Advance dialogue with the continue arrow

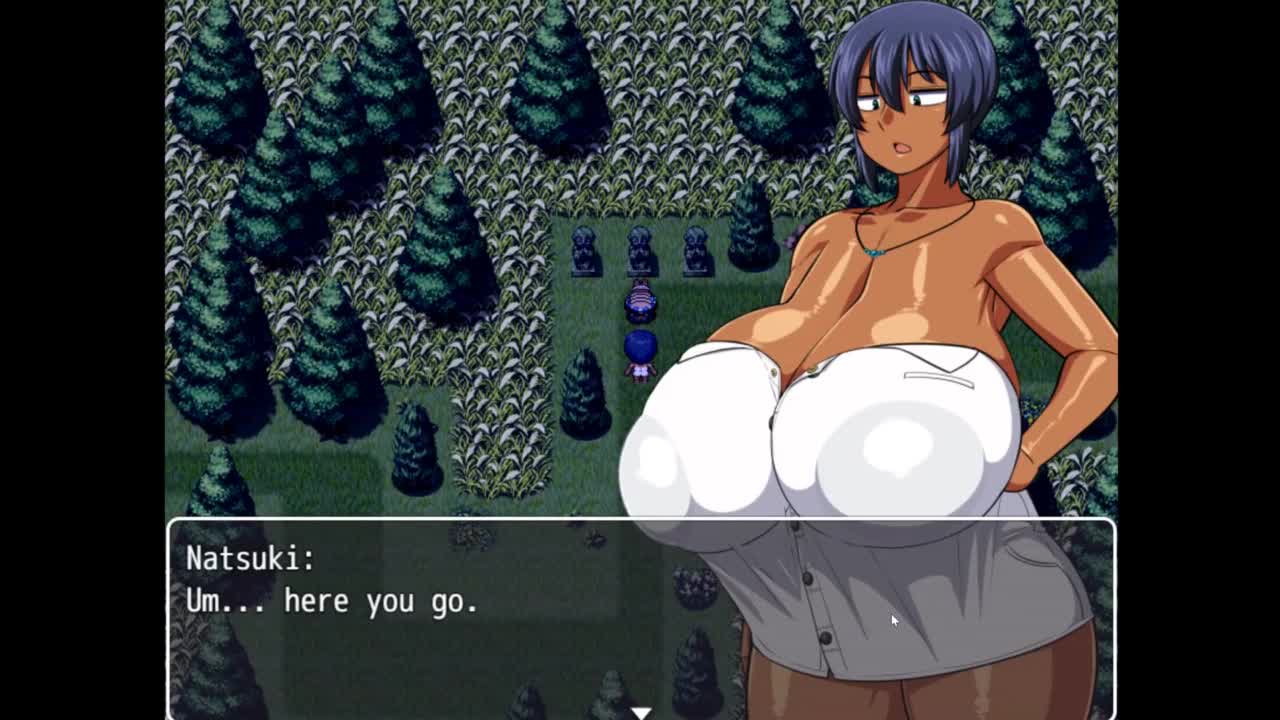[x=640, y=712]
